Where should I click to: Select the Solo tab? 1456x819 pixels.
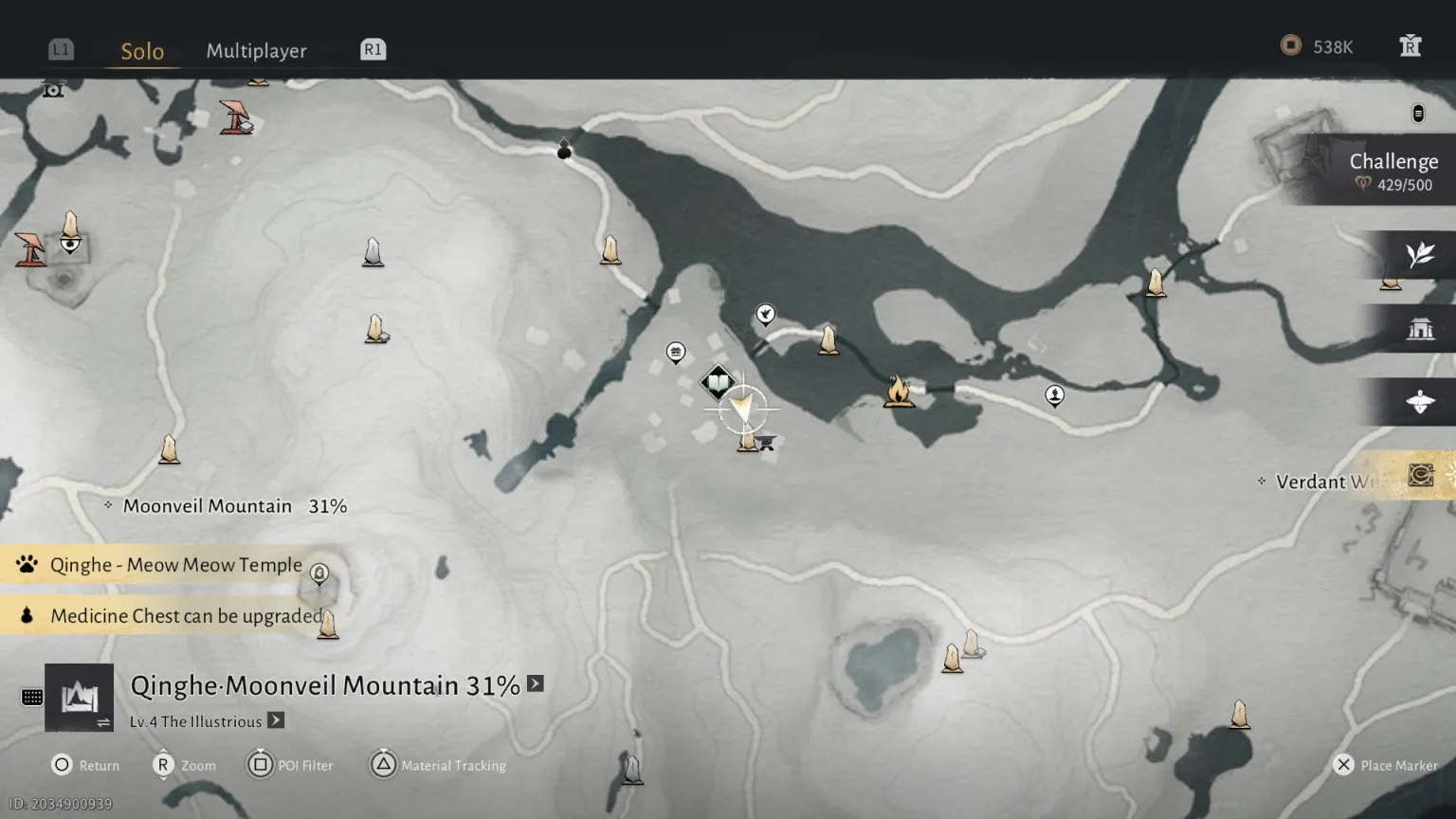142,51
